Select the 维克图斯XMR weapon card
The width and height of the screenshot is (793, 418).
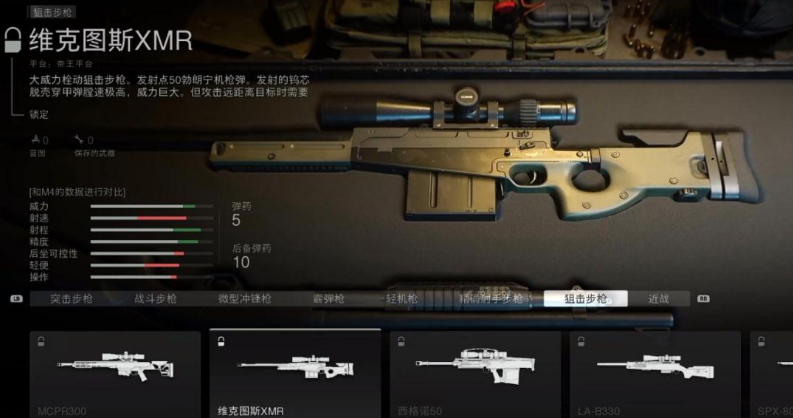294,374
